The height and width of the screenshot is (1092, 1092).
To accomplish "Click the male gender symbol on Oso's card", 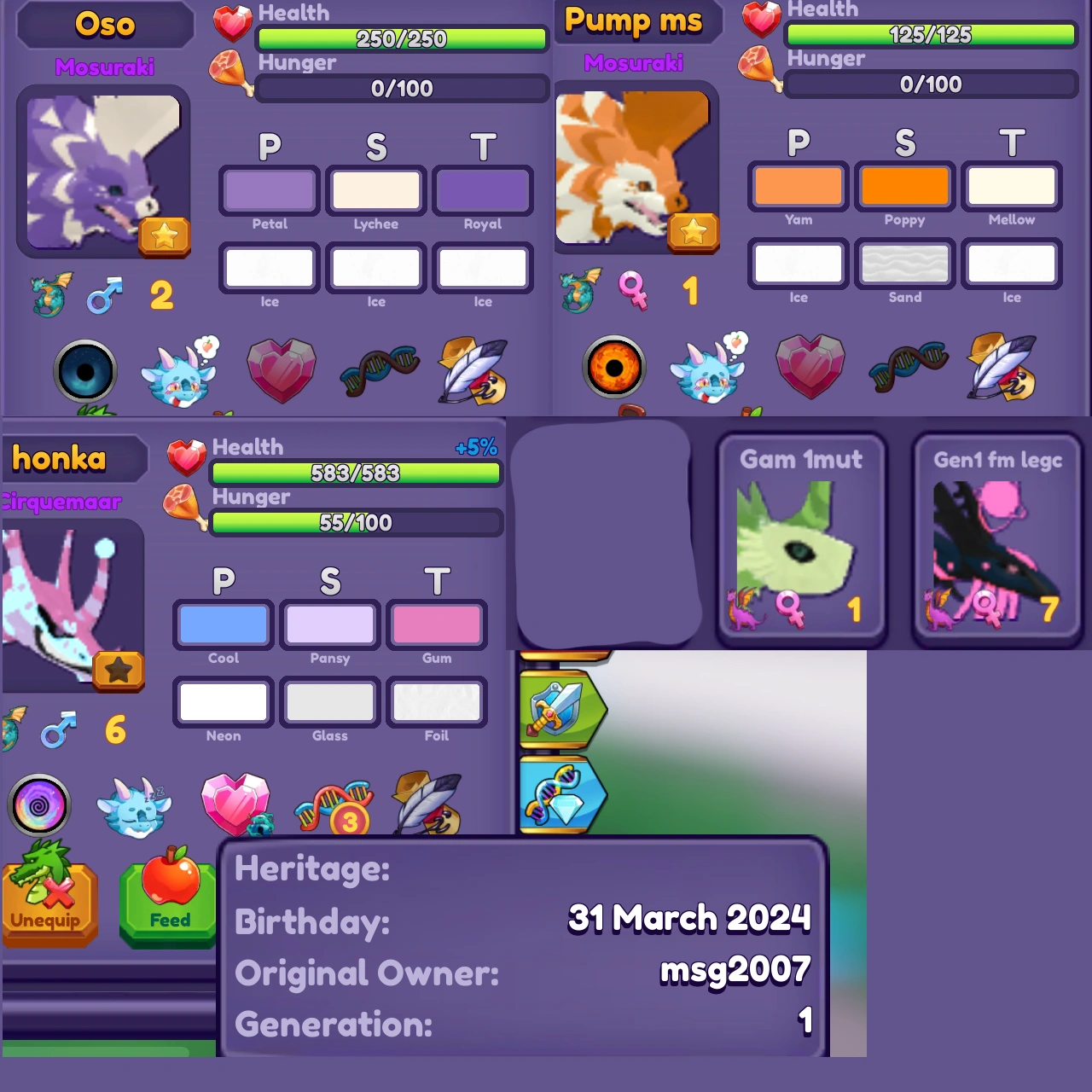I will click(103, 294).
